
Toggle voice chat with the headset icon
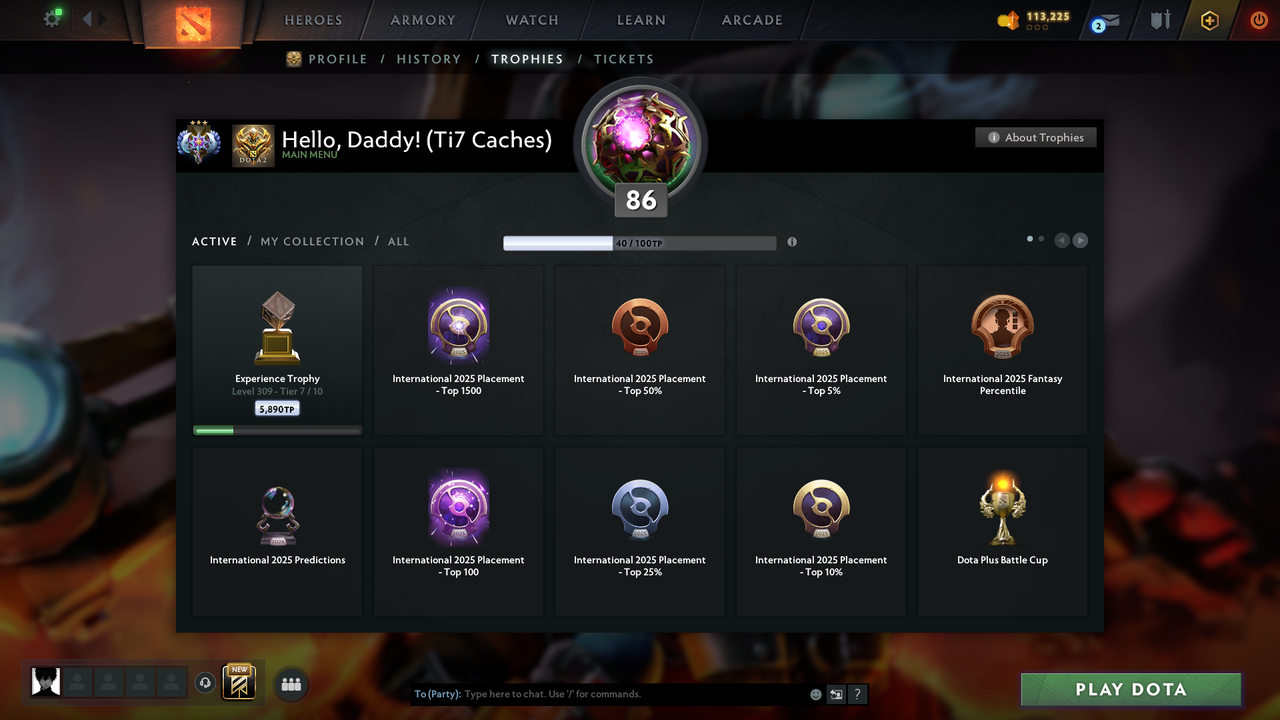click(207, 682)
